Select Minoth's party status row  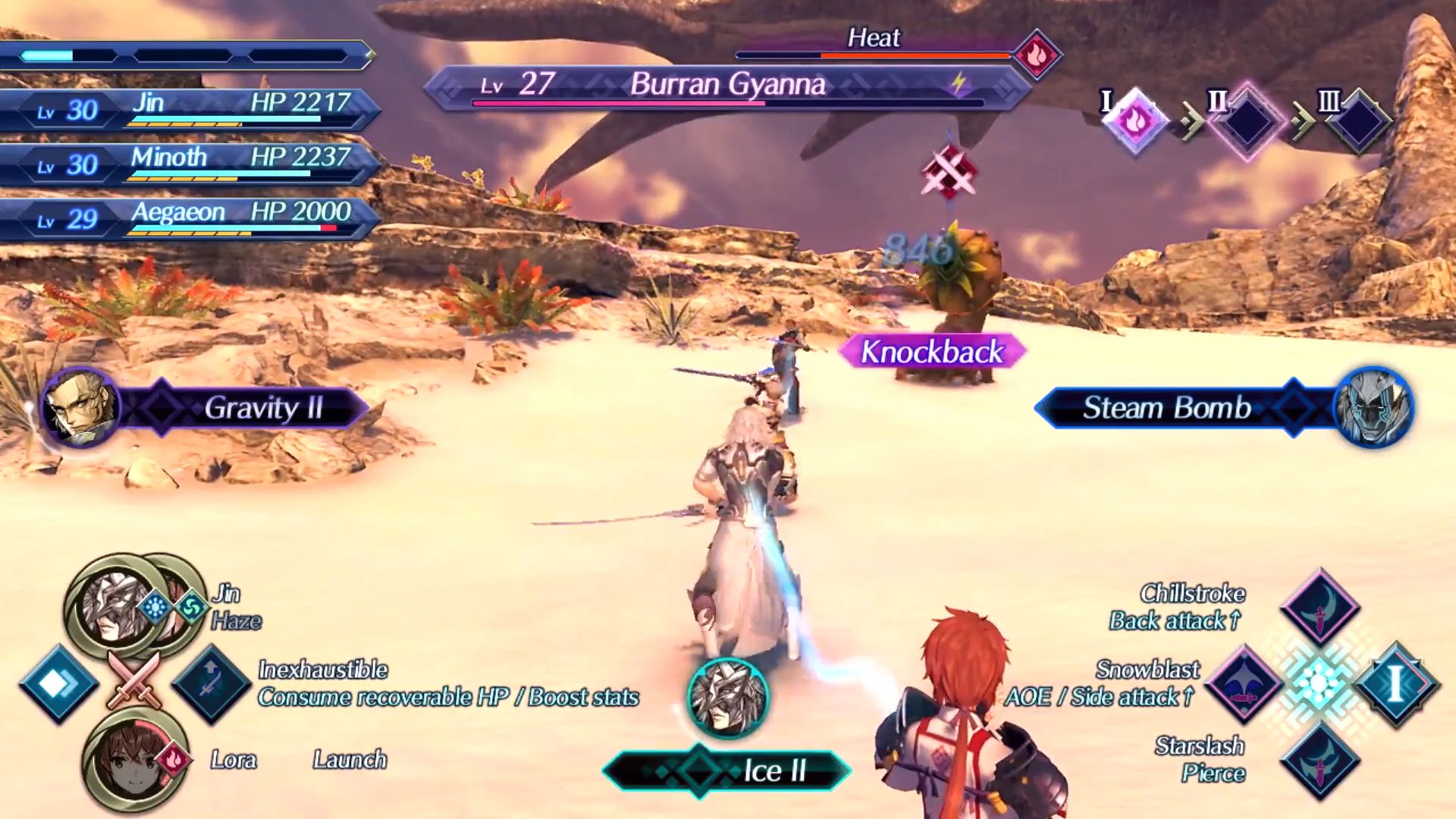tap(190, 163)
